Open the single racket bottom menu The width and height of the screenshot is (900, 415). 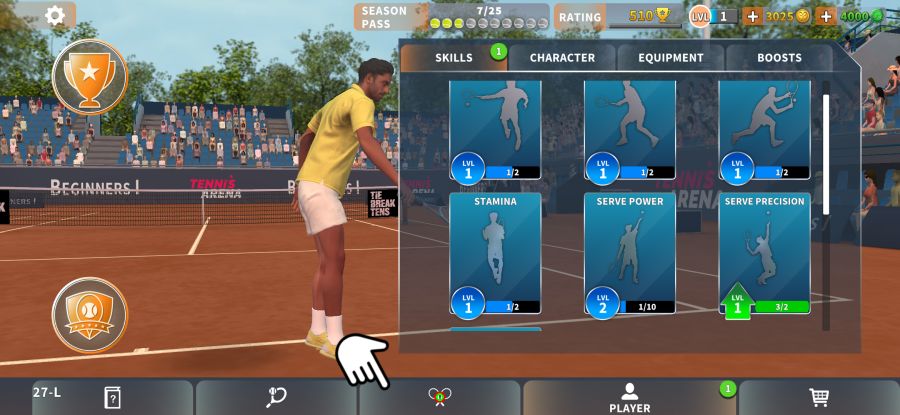tap(277, 397)
